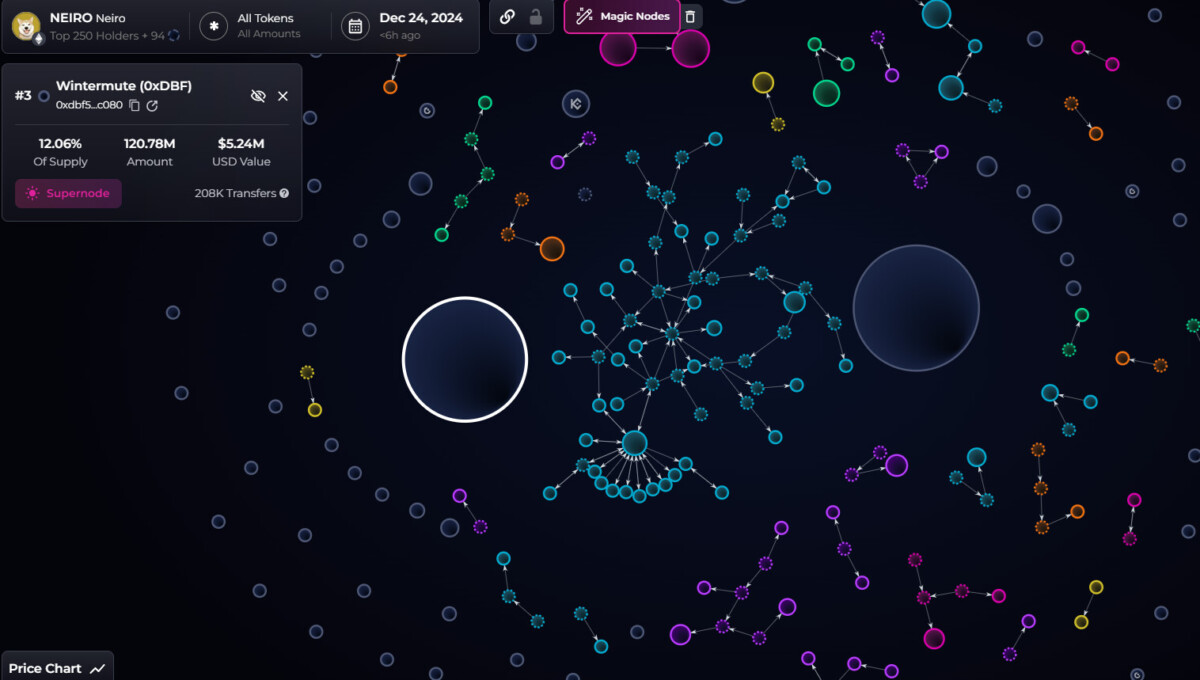Click the chain link icon button
The image size is (1200, 680).
pos(507,16)
